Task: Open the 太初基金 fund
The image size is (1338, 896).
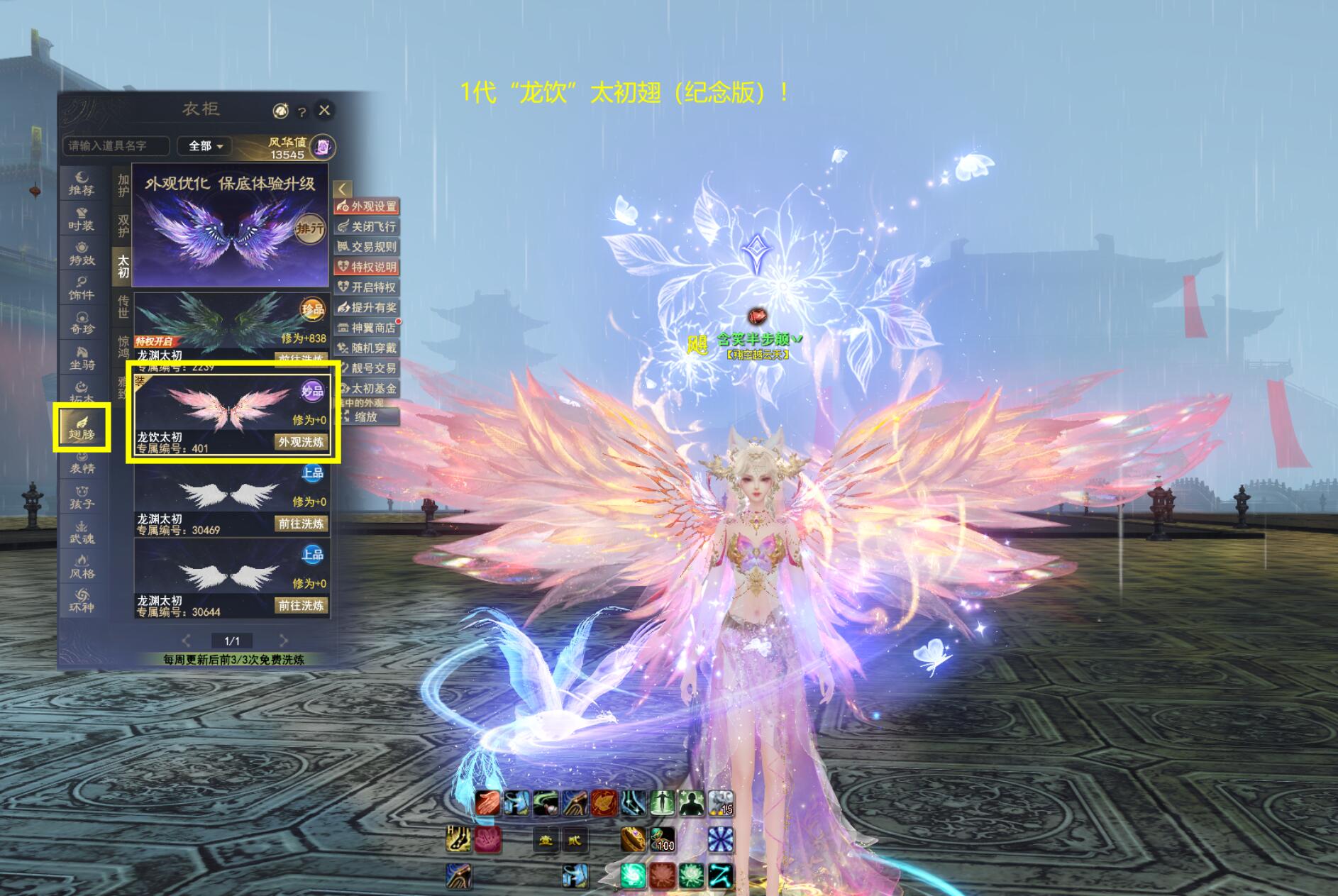Action: 367,389
